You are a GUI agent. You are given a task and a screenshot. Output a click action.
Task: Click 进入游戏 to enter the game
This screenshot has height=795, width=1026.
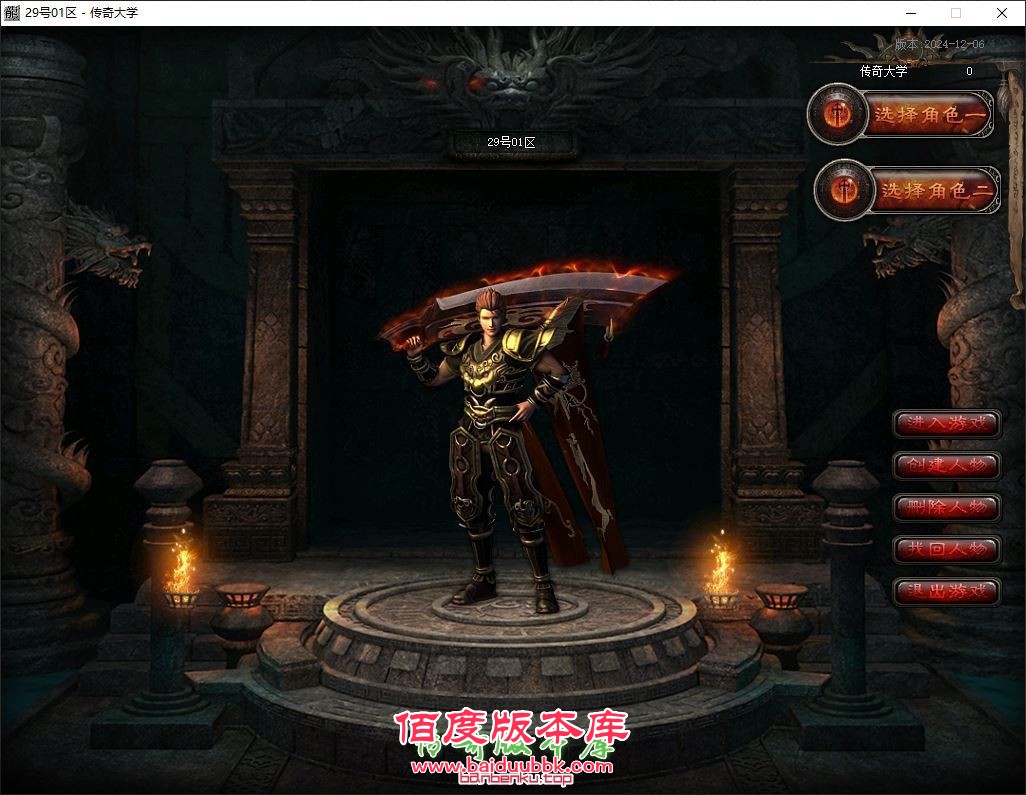946,424
